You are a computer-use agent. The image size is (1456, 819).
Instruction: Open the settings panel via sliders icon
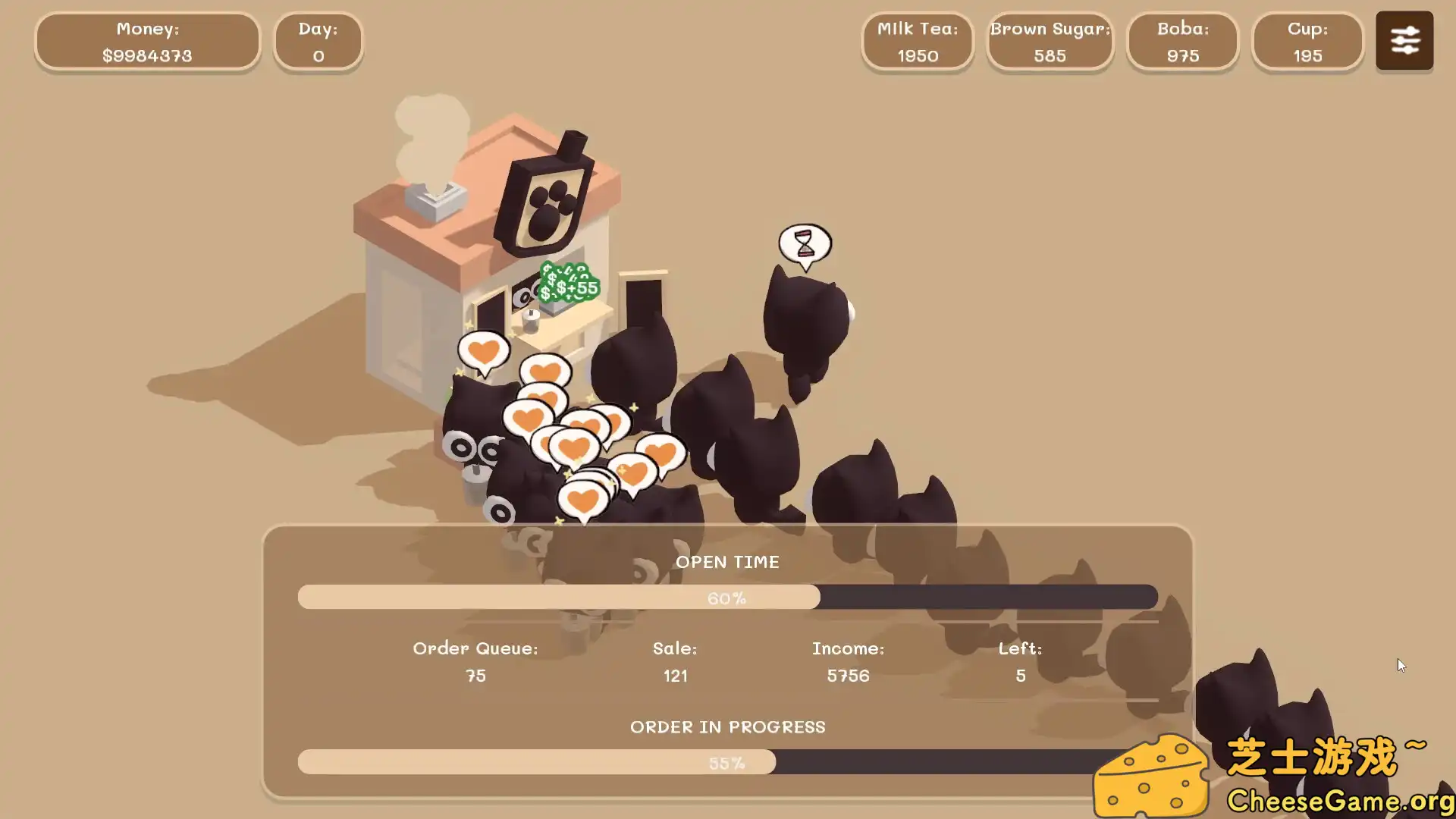click(1404, 41)
